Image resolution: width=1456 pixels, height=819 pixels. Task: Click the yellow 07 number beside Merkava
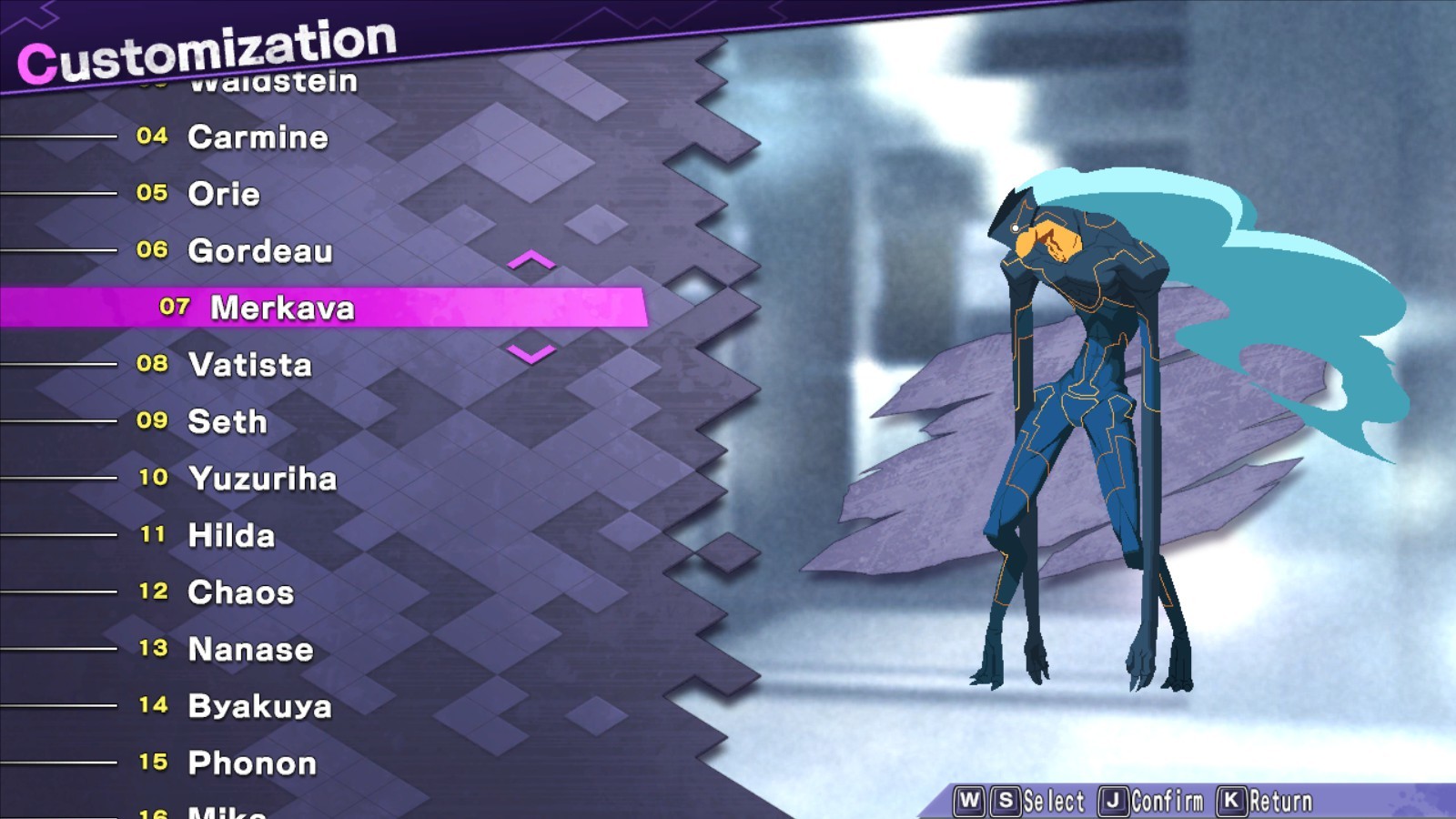pos(176,308)
